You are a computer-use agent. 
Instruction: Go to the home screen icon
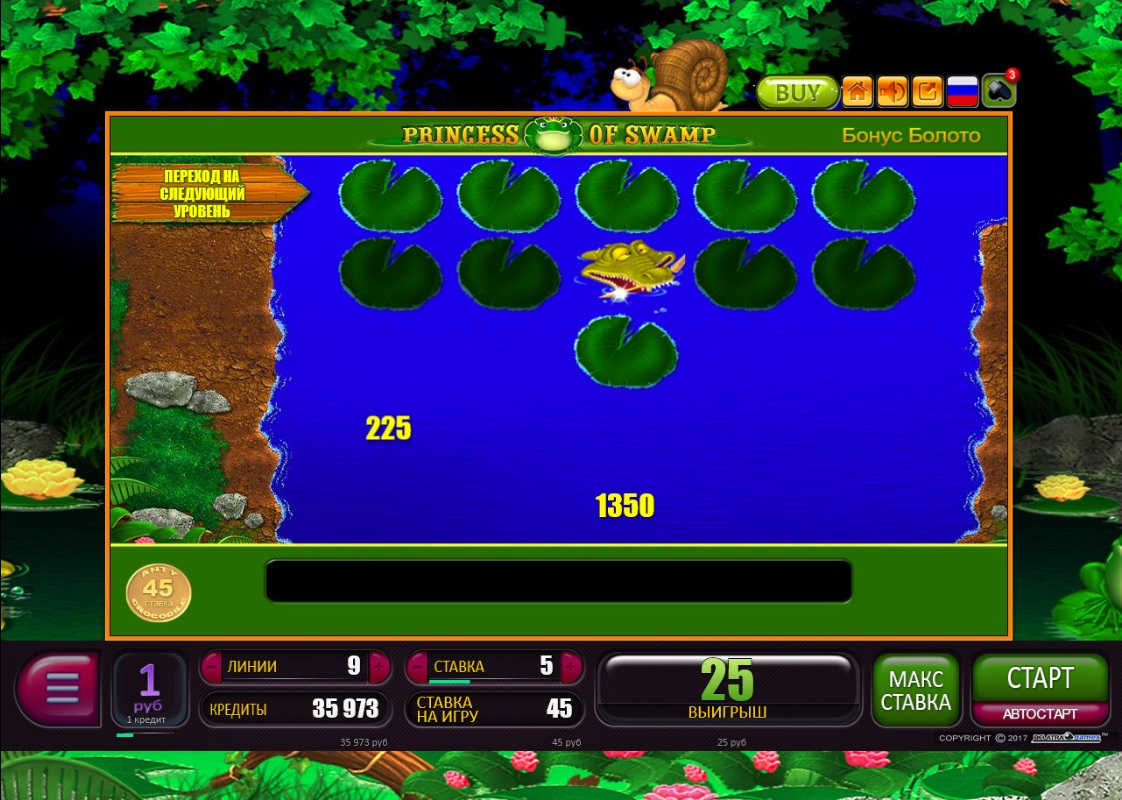coord(857,92)
